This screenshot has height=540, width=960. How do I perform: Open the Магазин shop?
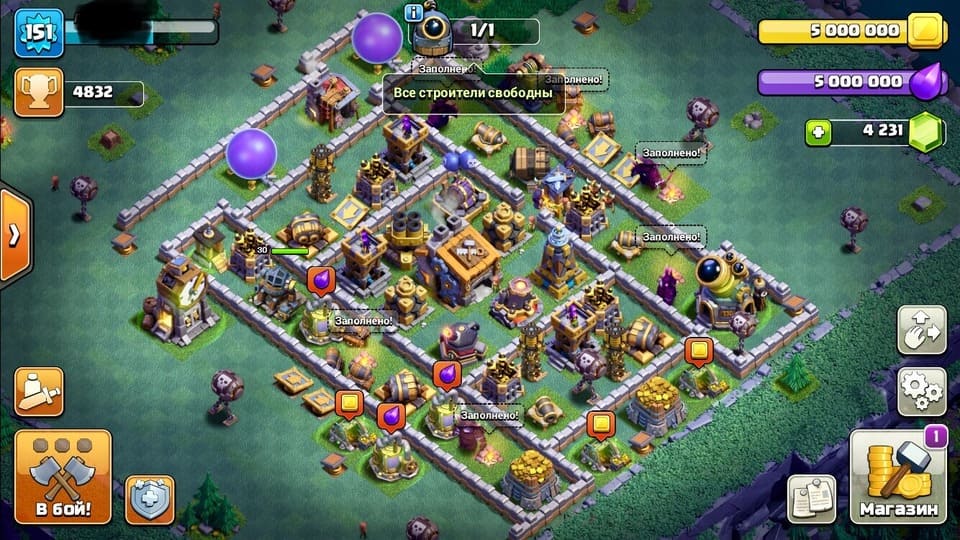click(898, 478)
